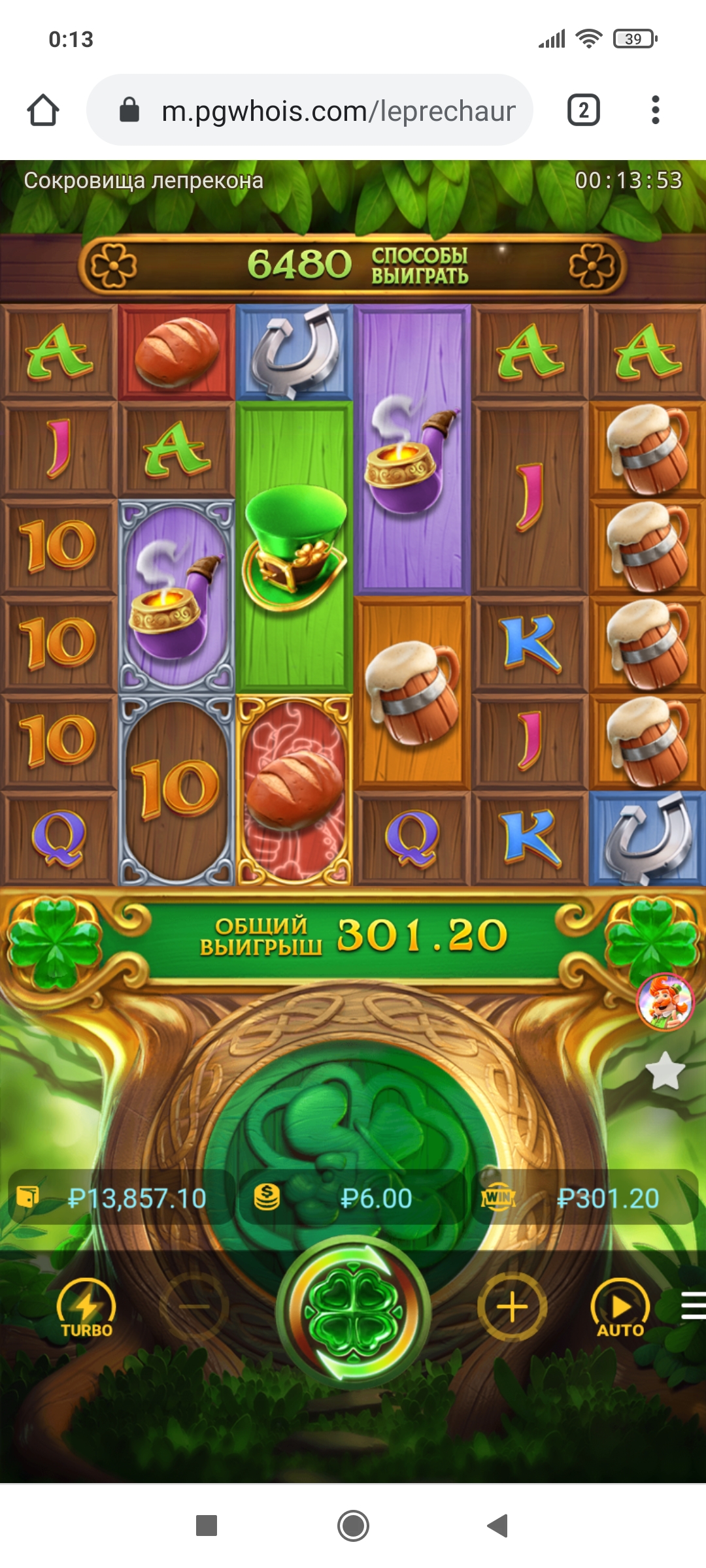Open the wallet balance panel
The image size is (706, 1568).
121,1198
